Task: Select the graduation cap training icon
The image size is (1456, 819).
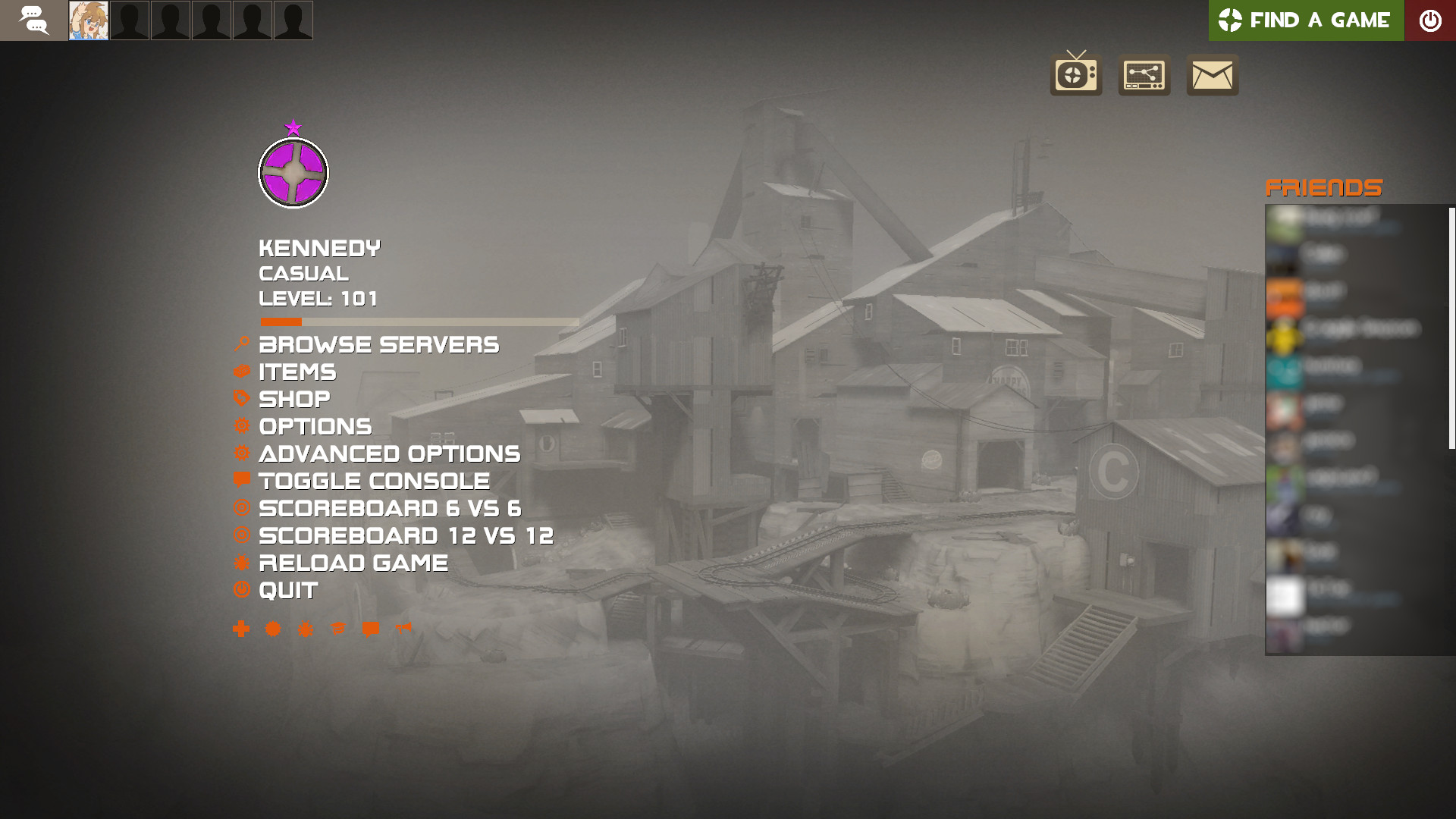Action: click(337, 629)
